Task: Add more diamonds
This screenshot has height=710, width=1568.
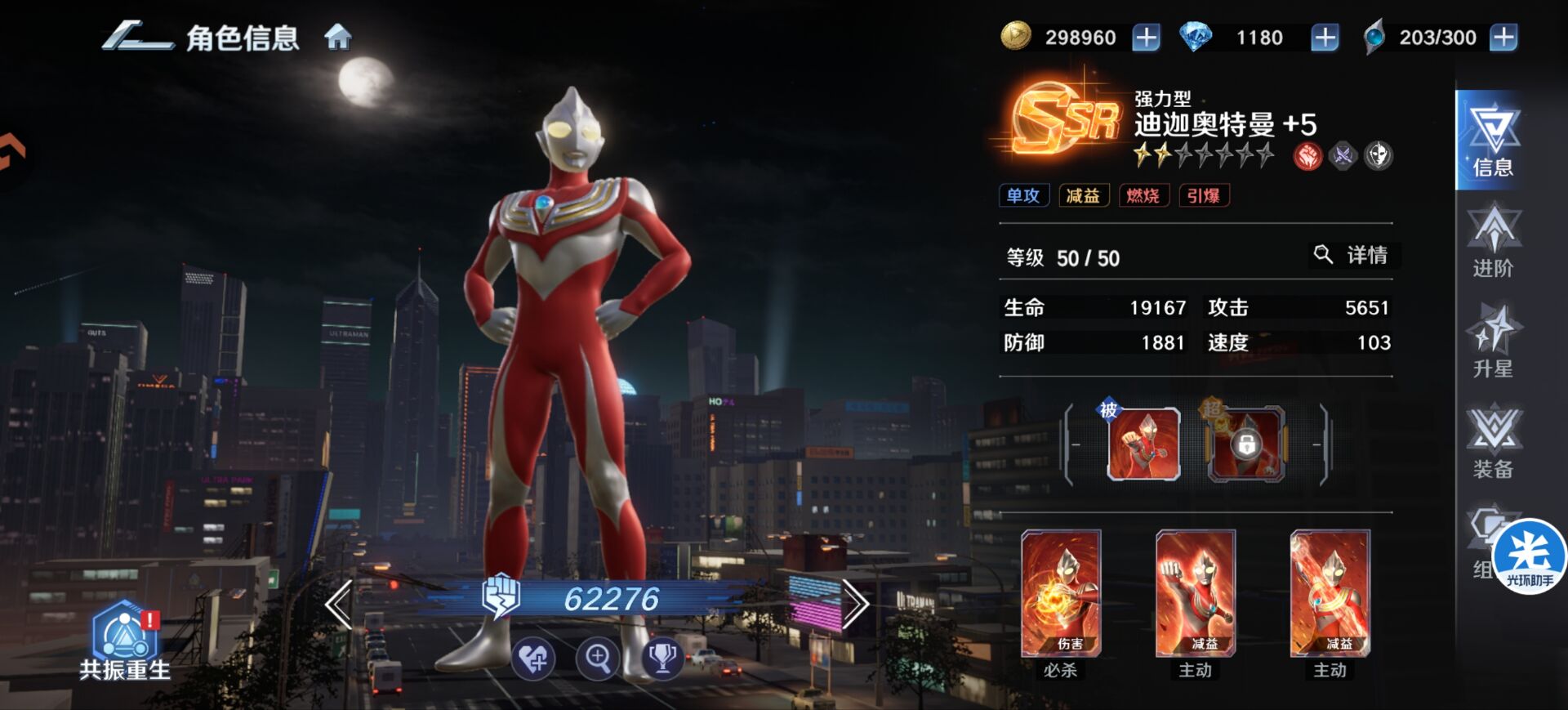Action: (x=1324, y=38)
